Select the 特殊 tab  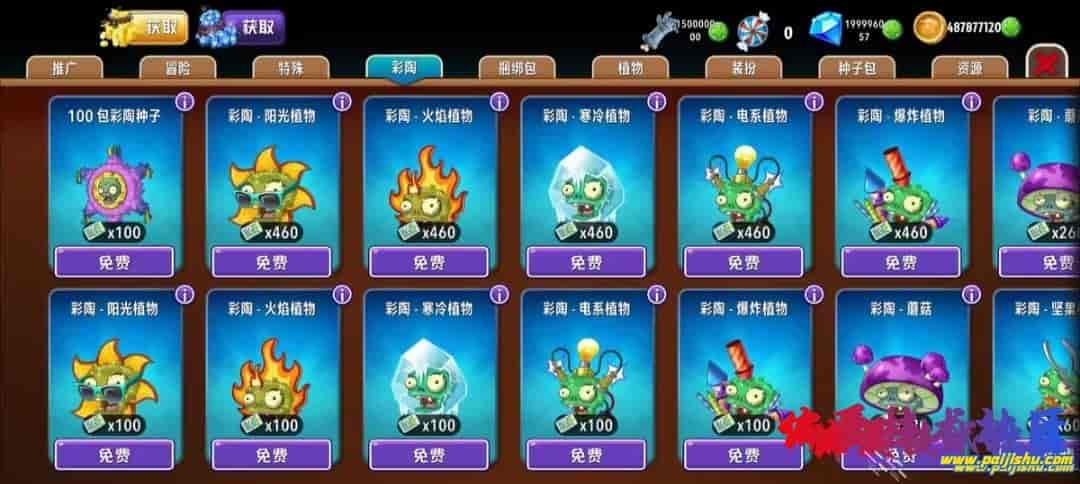pos(291,68)
